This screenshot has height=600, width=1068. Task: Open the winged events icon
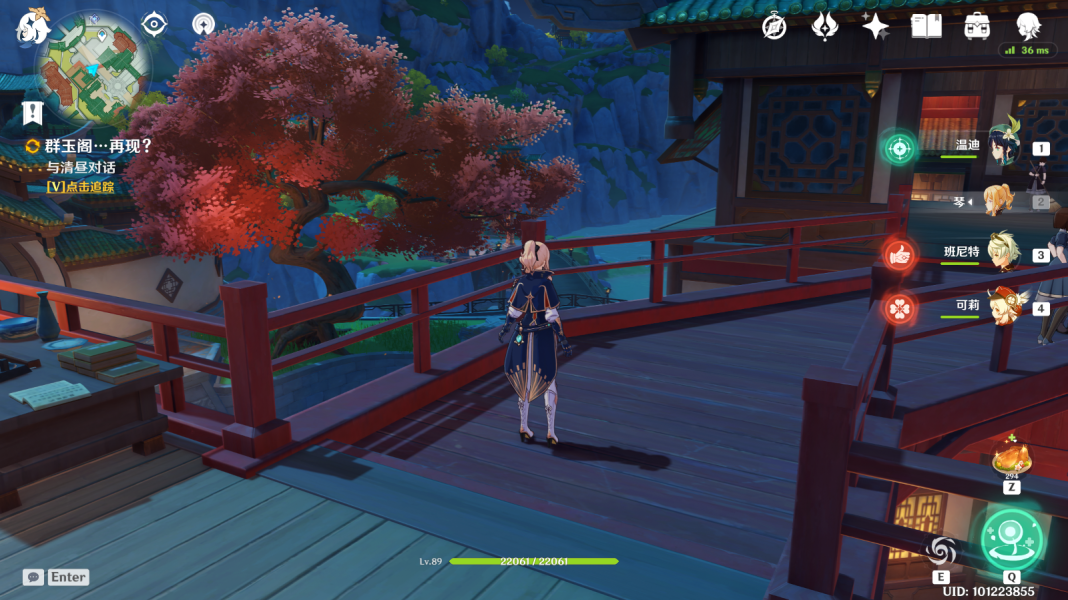824,27
